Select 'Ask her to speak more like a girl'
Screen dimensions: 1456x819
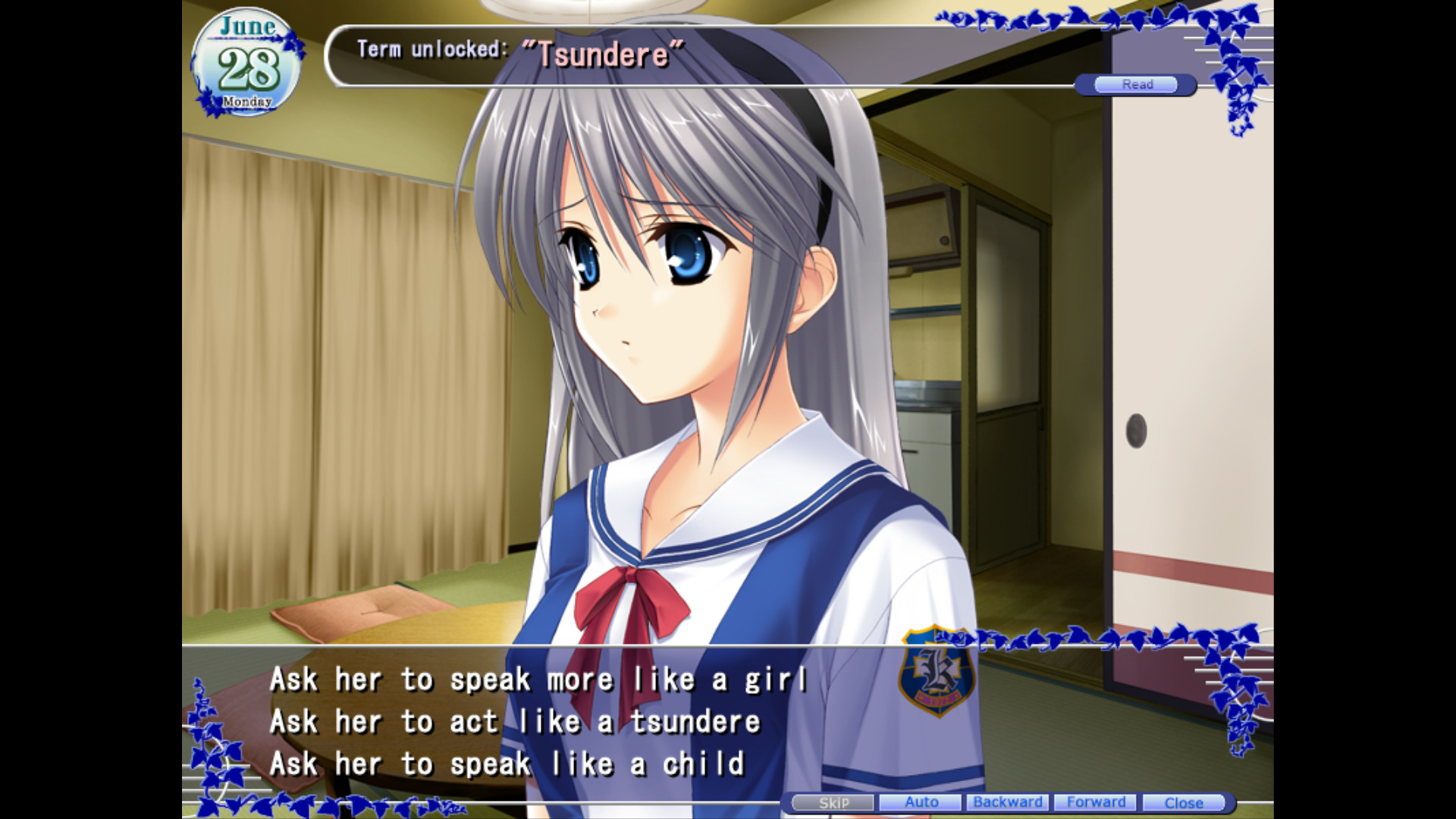click(x=540, y=679)
